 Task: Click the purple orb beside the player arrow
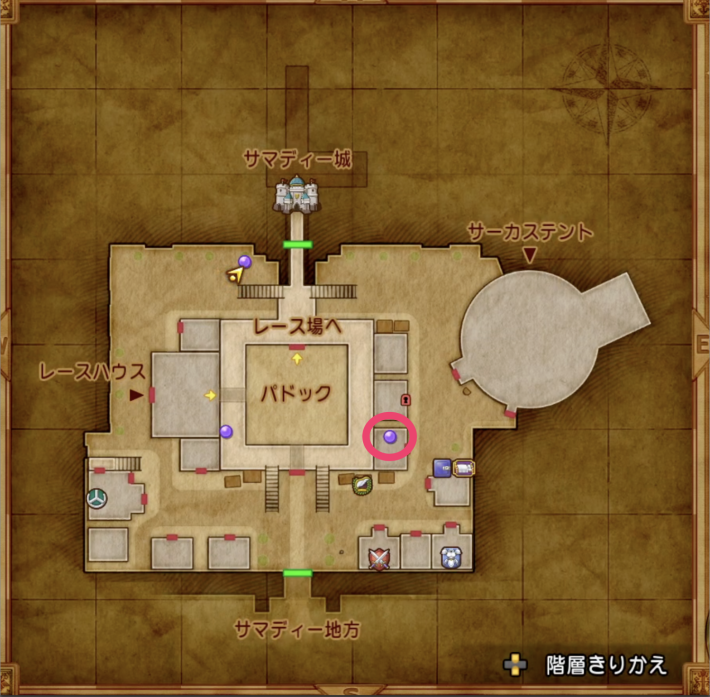[244, 262]
